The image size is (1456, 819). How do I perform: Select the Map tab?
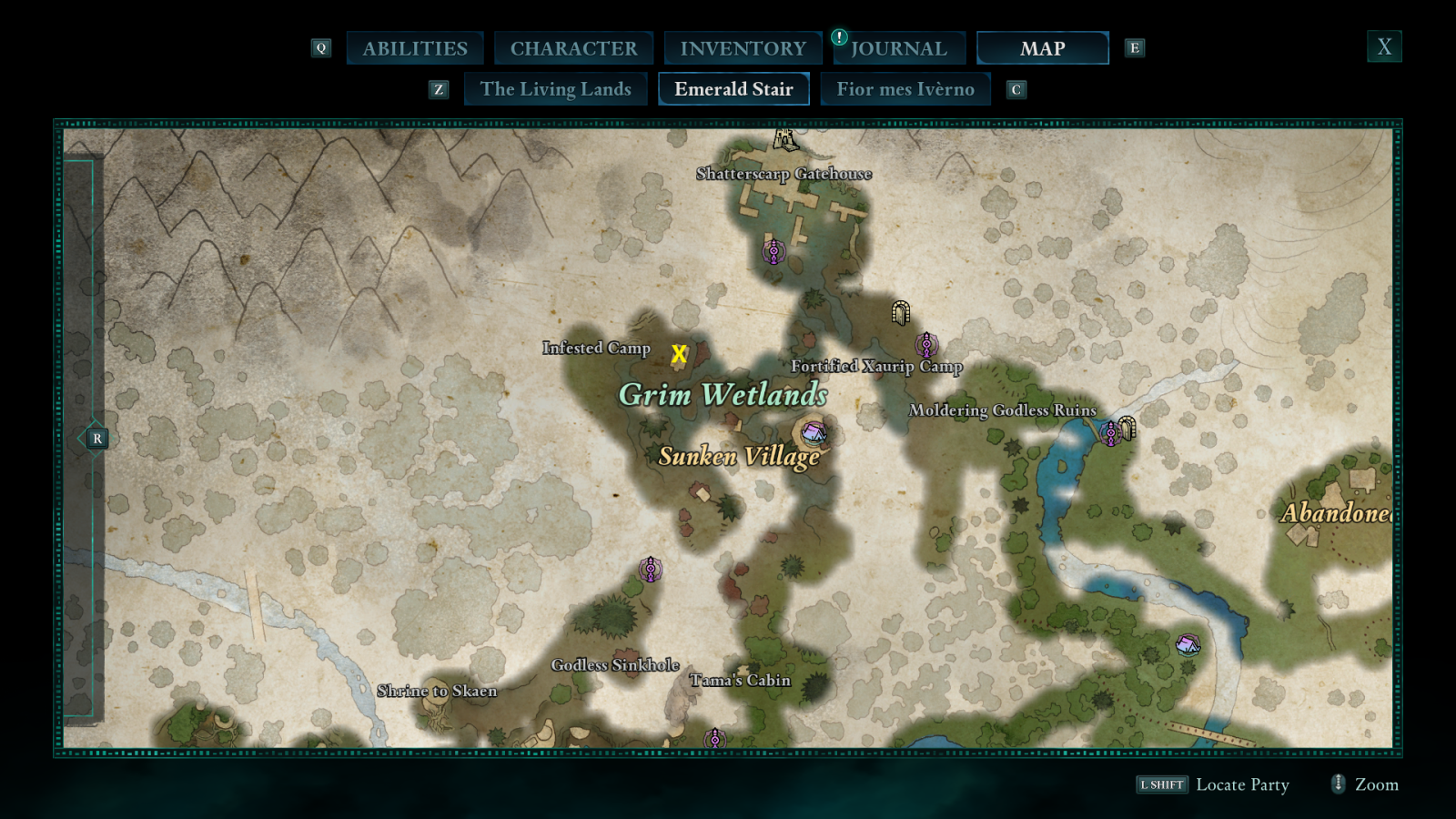pos(1042,48)
